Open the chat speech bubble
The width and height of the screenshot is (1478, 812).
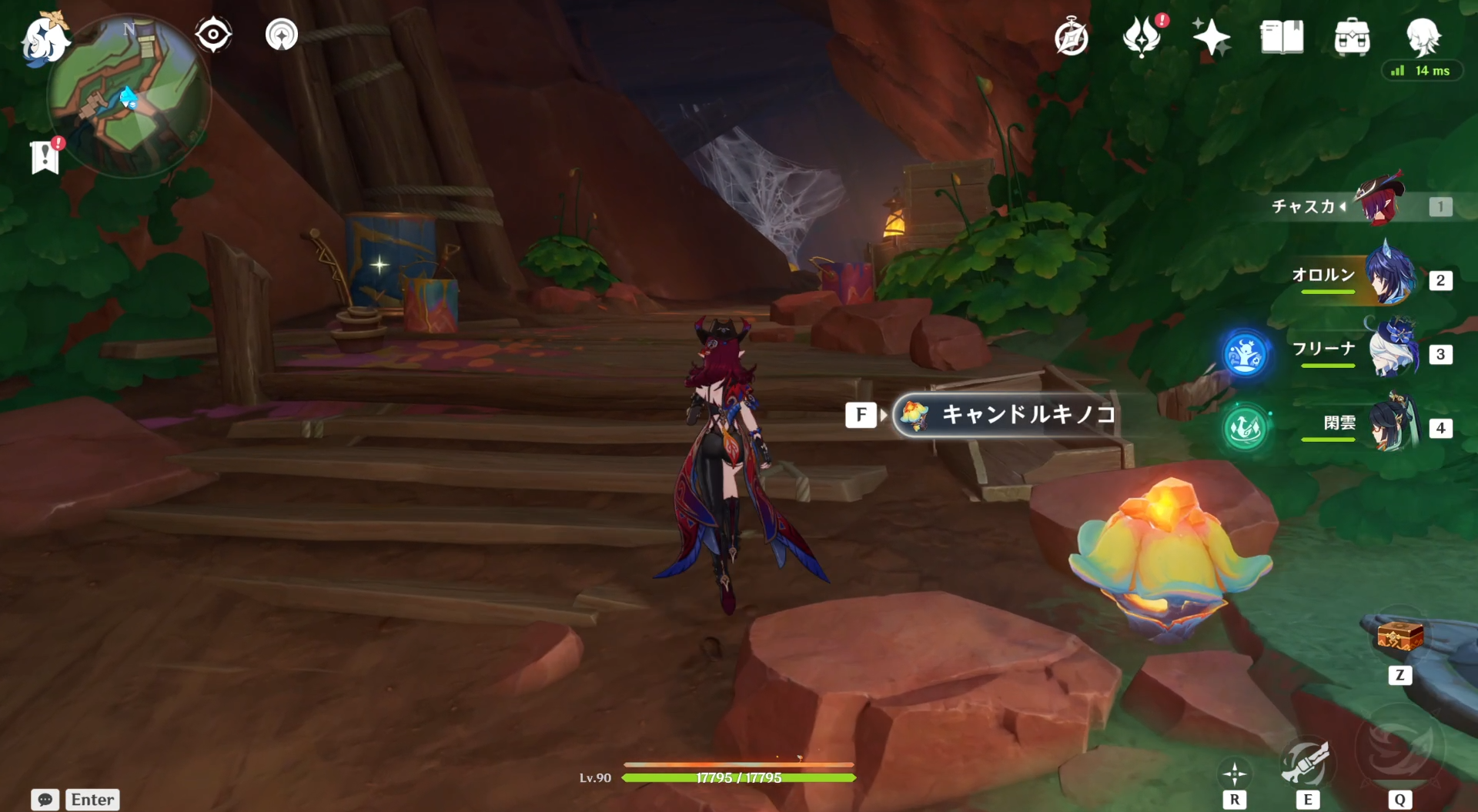45,799
